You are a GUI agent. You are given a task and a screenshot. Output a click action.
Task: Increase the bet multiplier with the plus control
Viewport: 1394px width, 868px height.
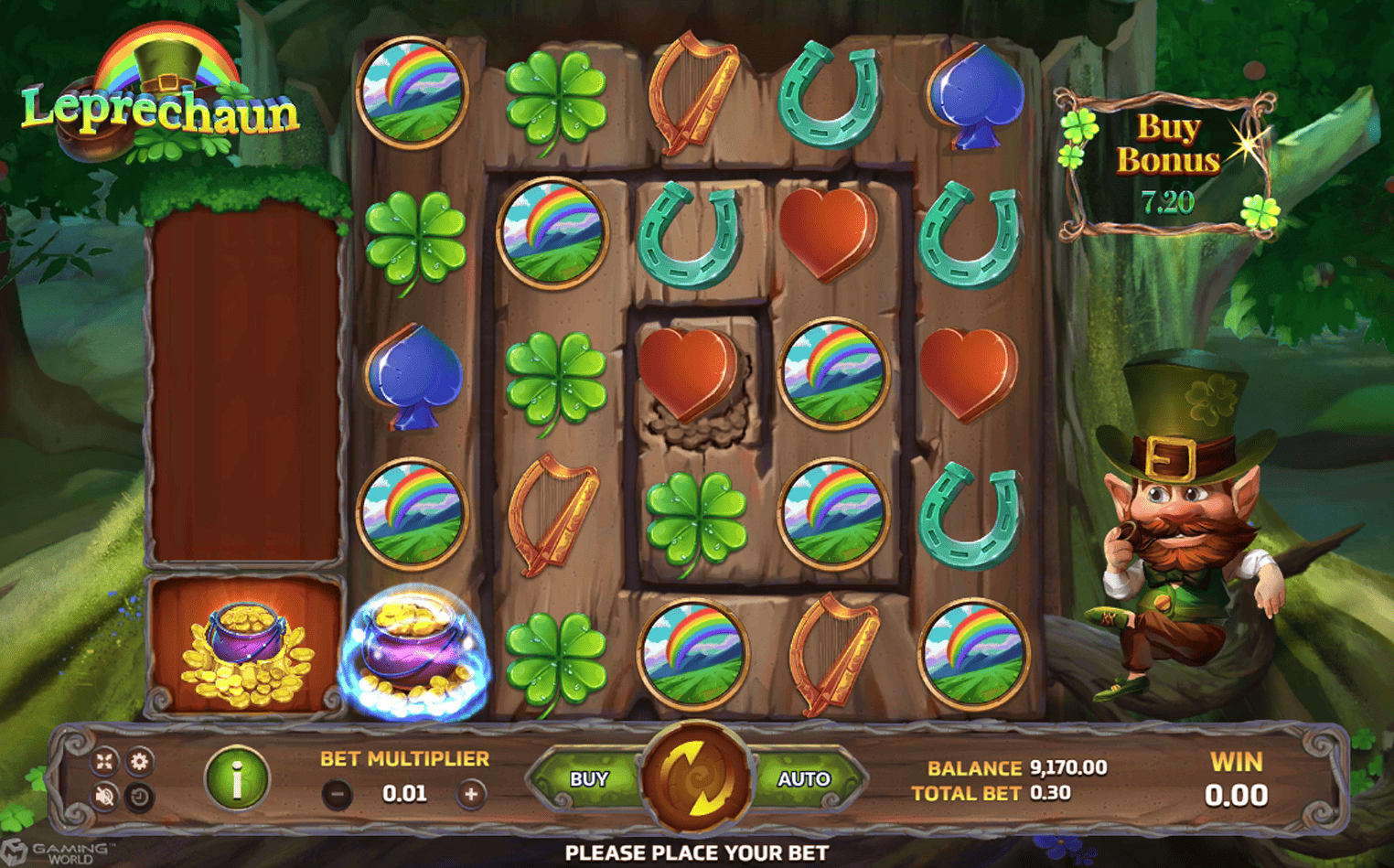click(x=470, y=793)
